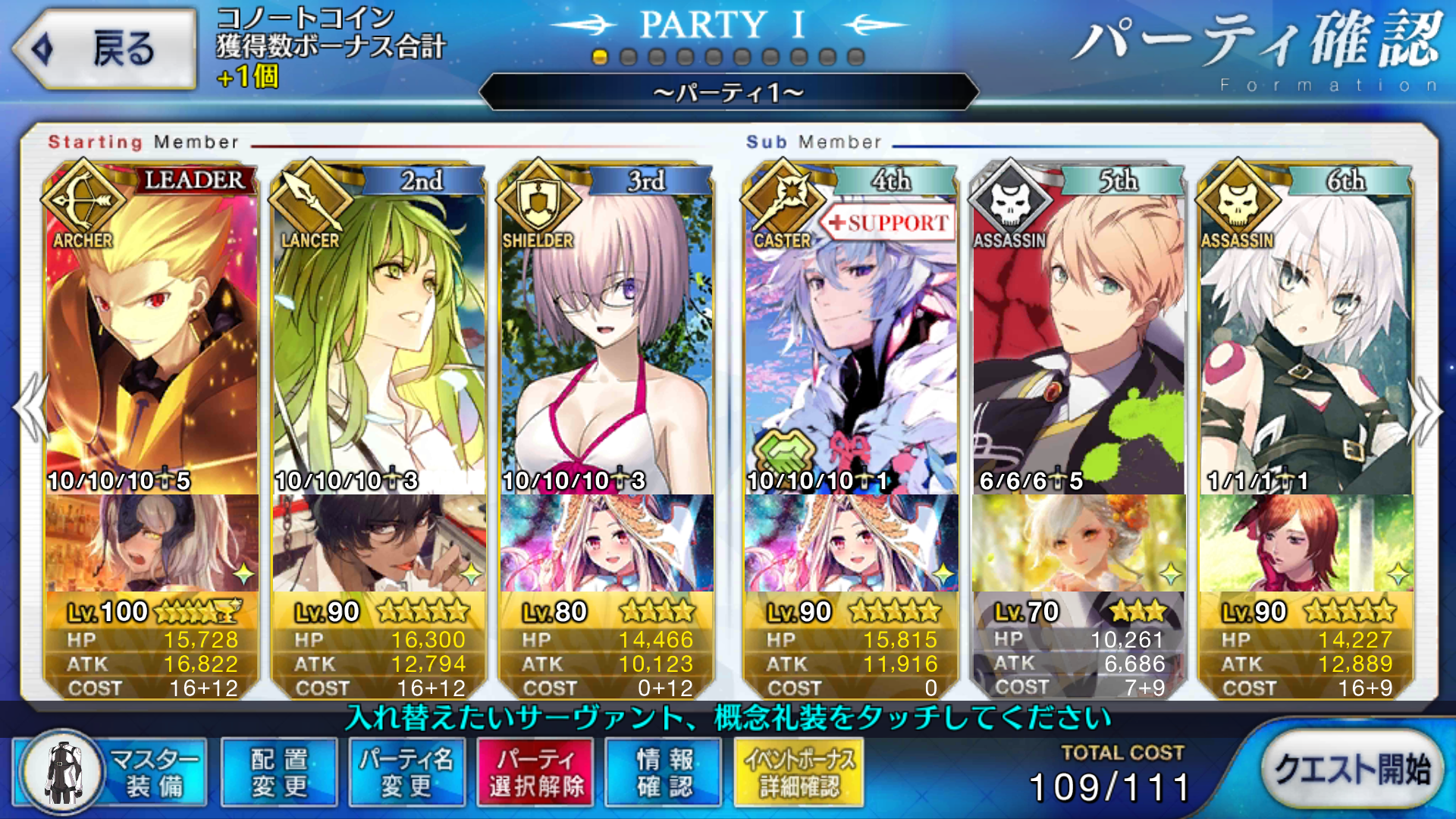Open 配置変更 formation change

pyautogui.click(x=279, y=773)
